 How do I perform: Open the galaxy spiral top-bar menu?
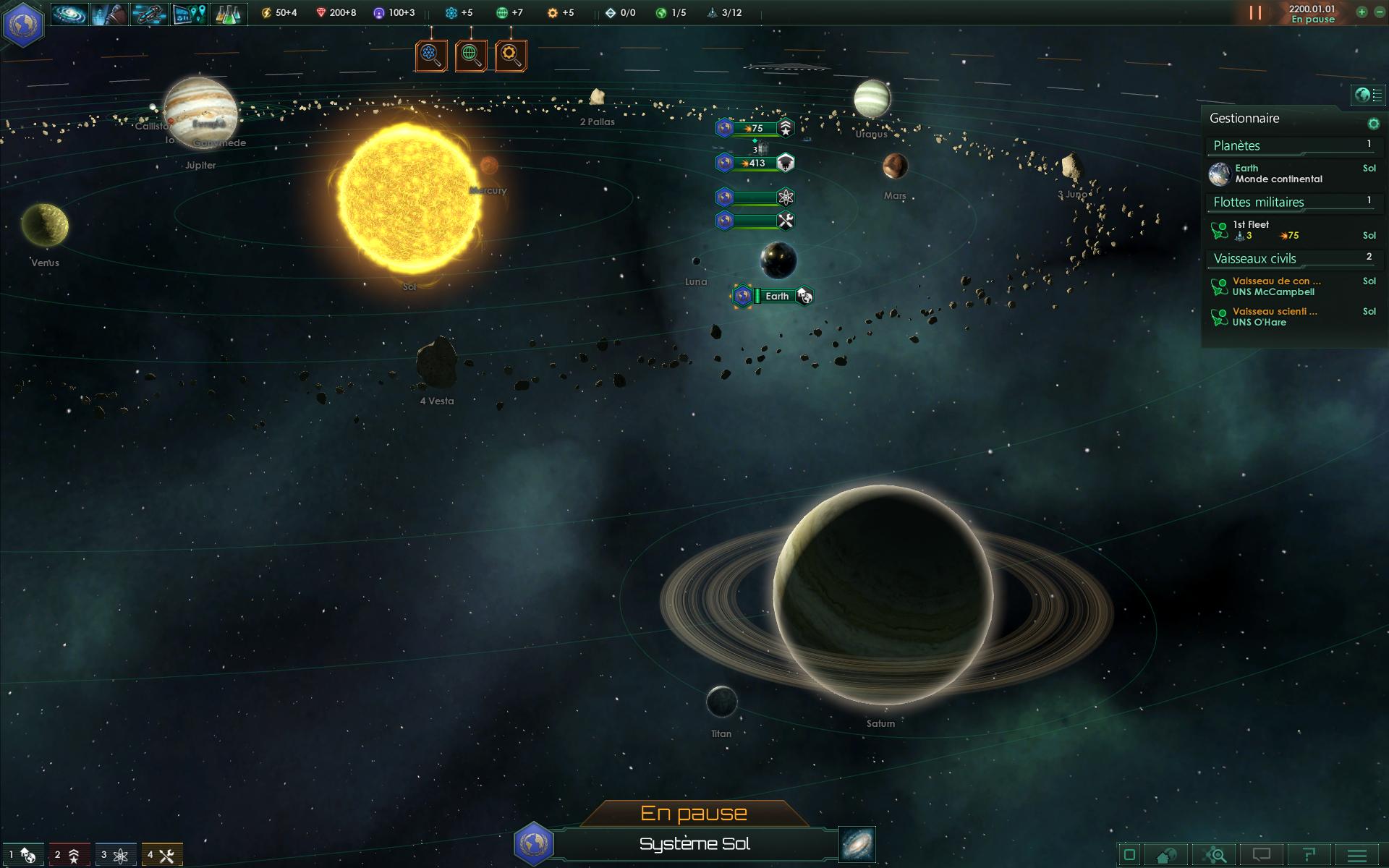(69, 14)
